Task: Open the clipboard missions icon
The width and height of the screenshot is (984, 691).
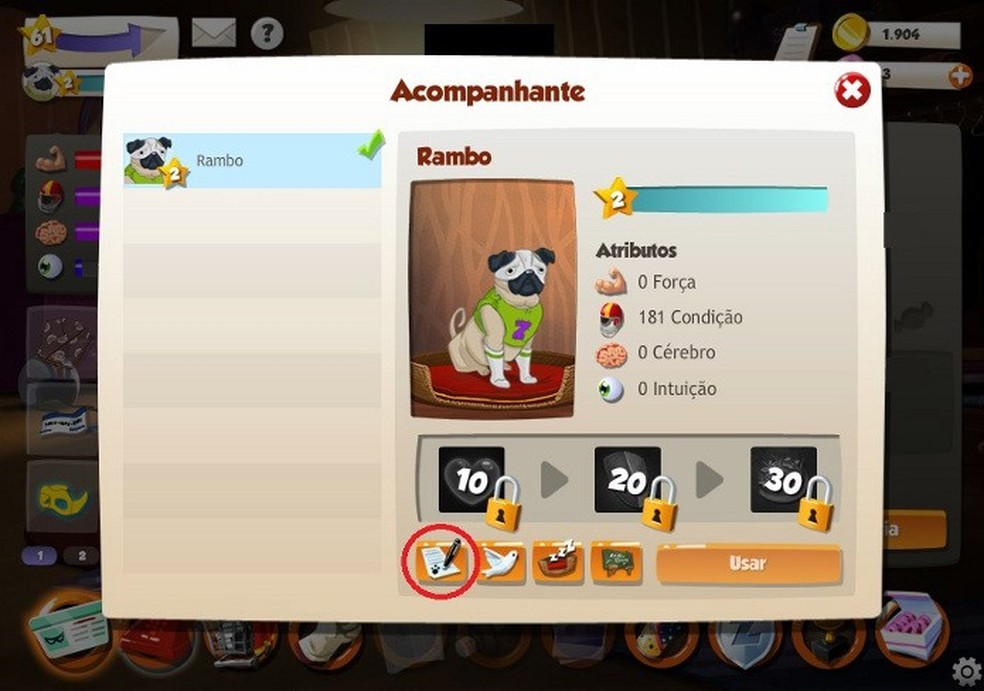Action: pyautogui.click(x=796, y=40)
